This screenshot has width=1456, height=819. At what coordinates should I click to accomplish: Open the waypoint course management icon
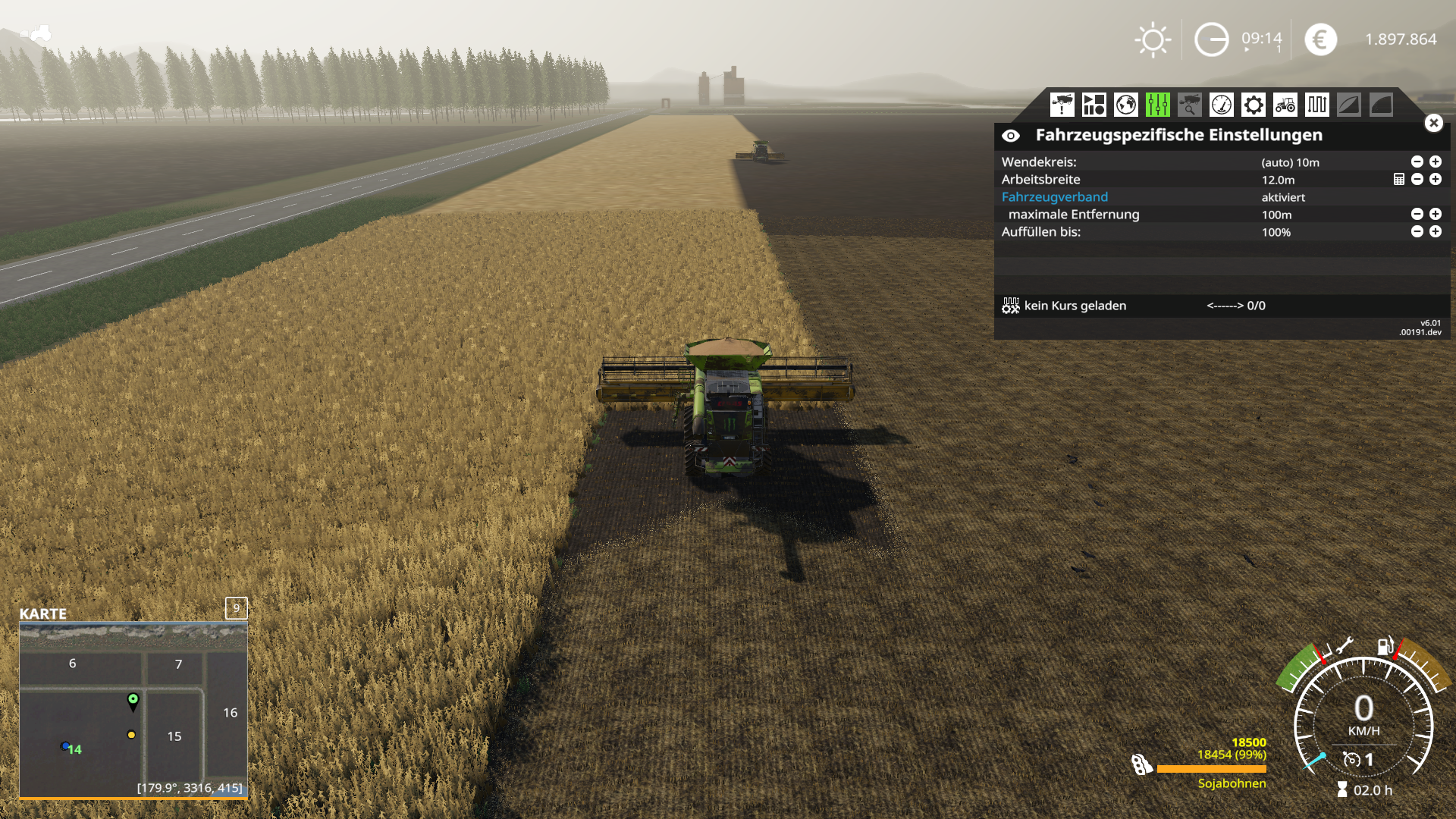pyautogui.click(x=1316, y=105)
